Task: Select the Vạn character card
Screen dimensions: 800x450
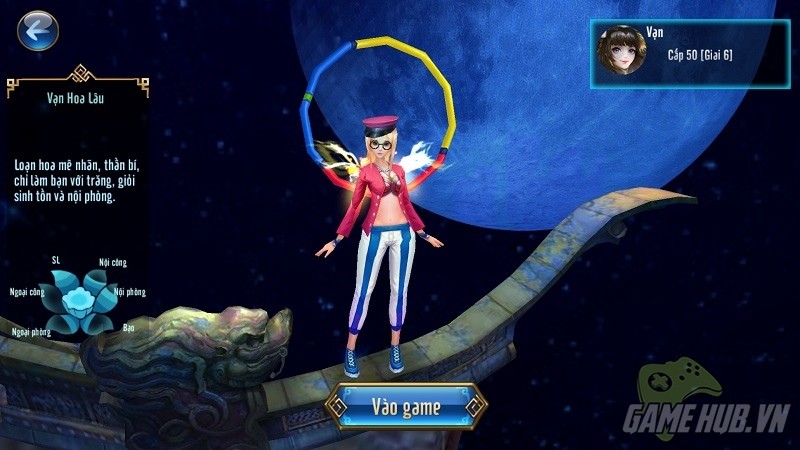Action: tap(688, 53)
